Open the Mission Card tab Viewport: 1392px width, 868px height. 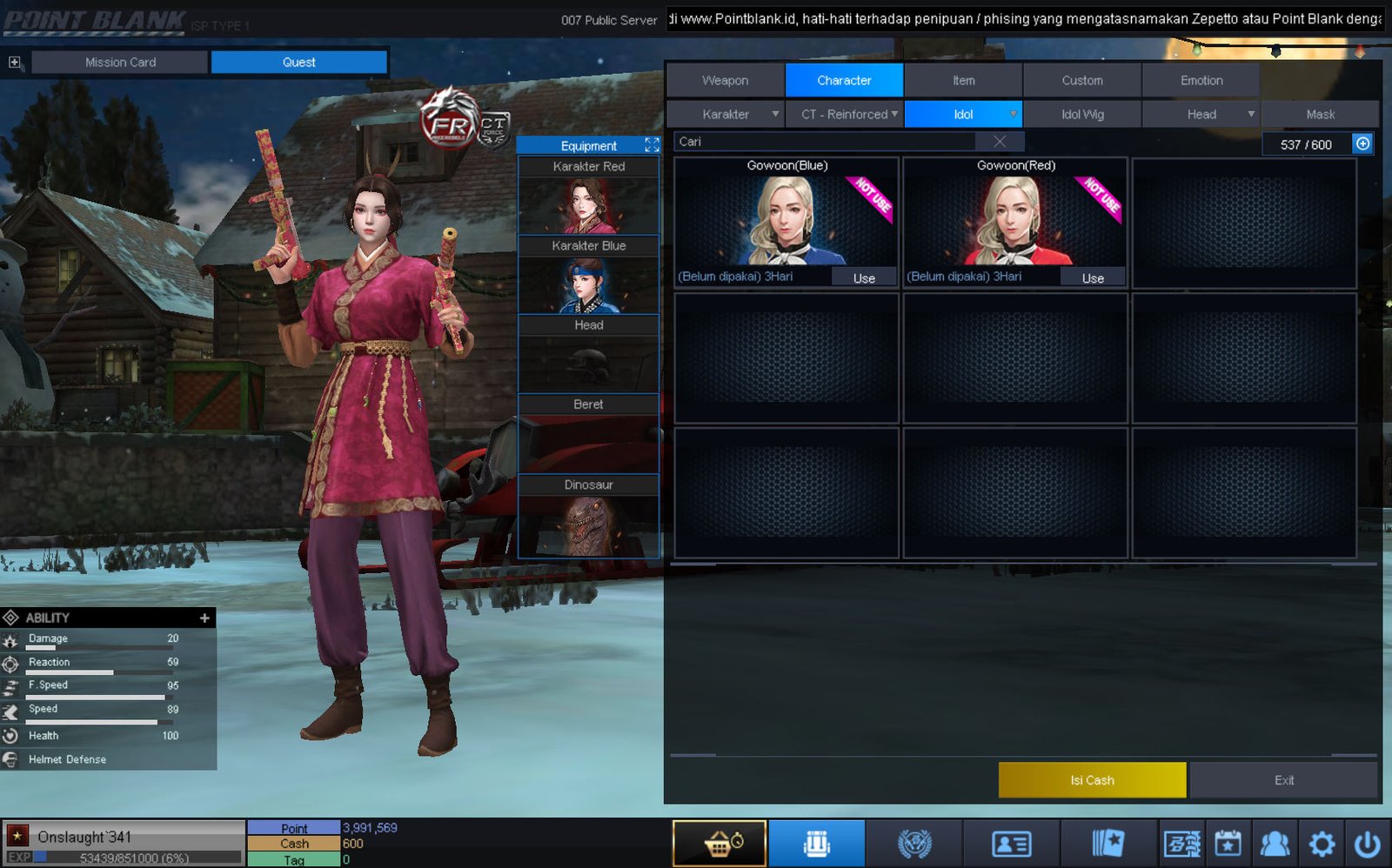point(120,62)
